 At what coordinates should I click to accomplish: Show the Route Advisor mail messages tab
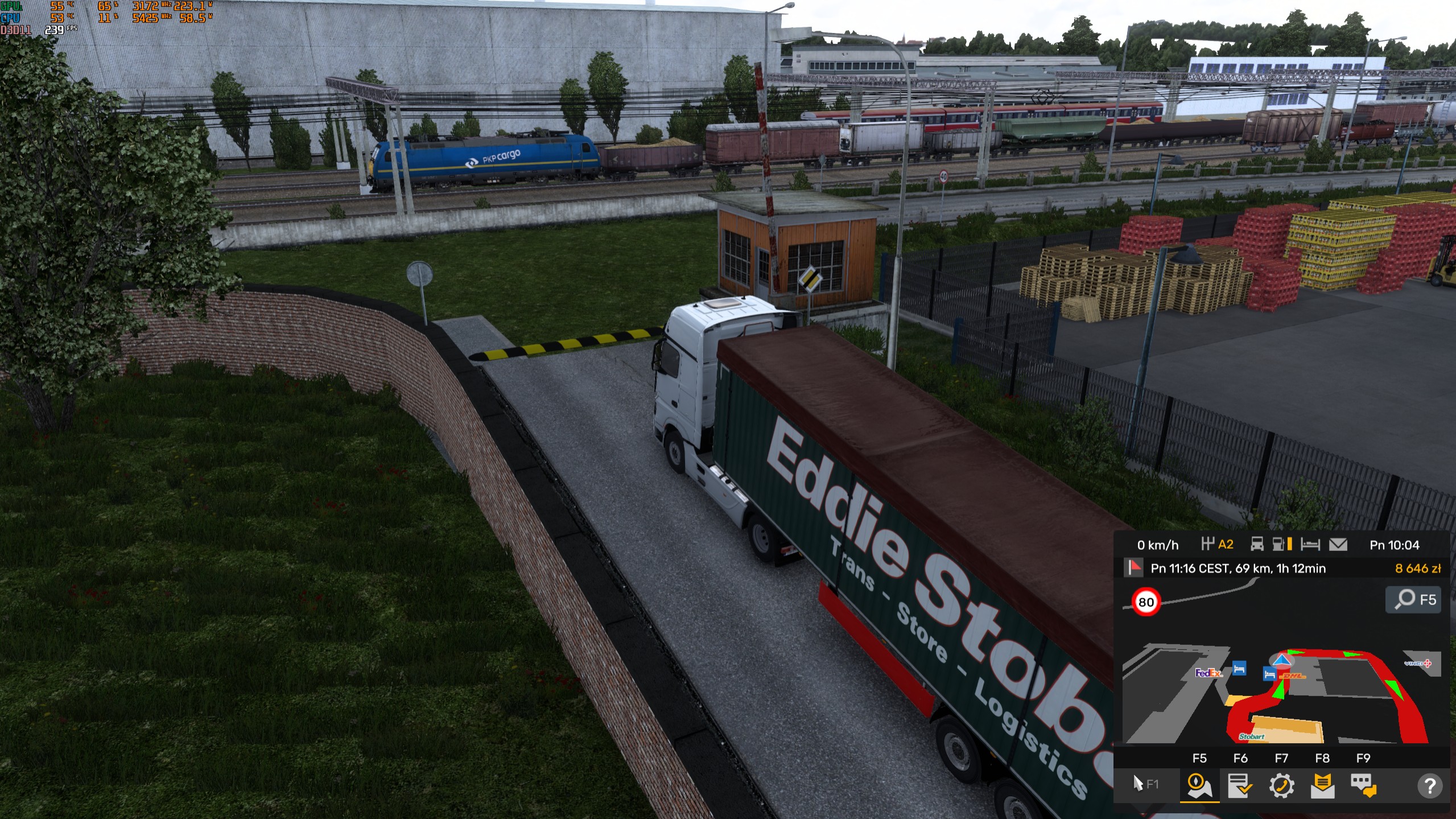click(1322, 785)
